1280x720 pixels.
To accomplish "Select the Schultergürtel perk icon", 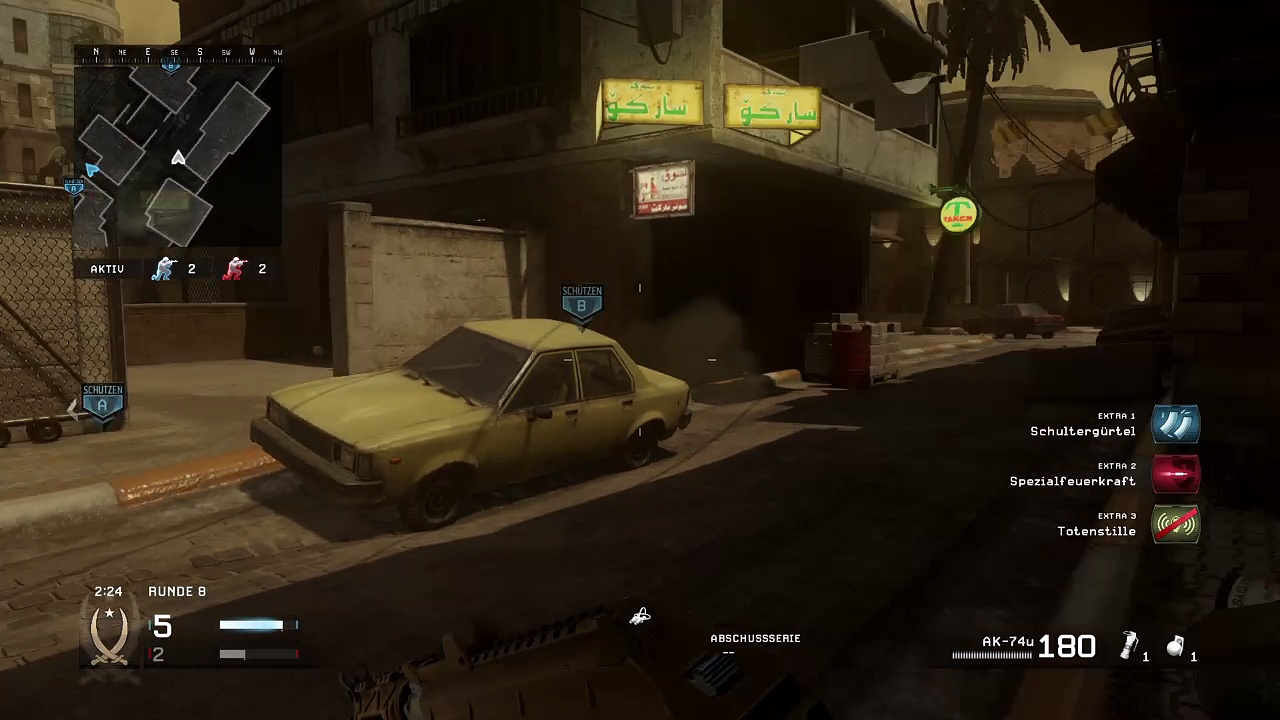I will 1175,424.
